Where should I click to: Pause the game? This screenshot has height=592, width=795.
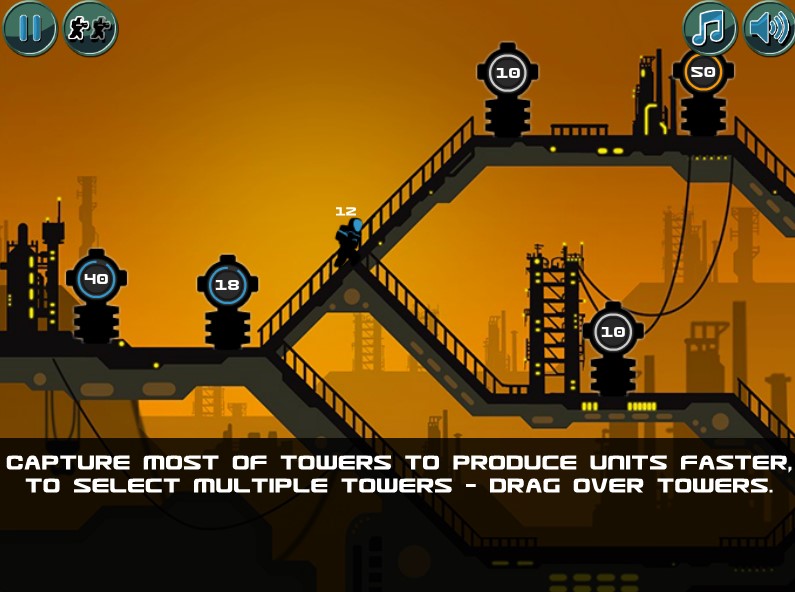pos(30,28)
